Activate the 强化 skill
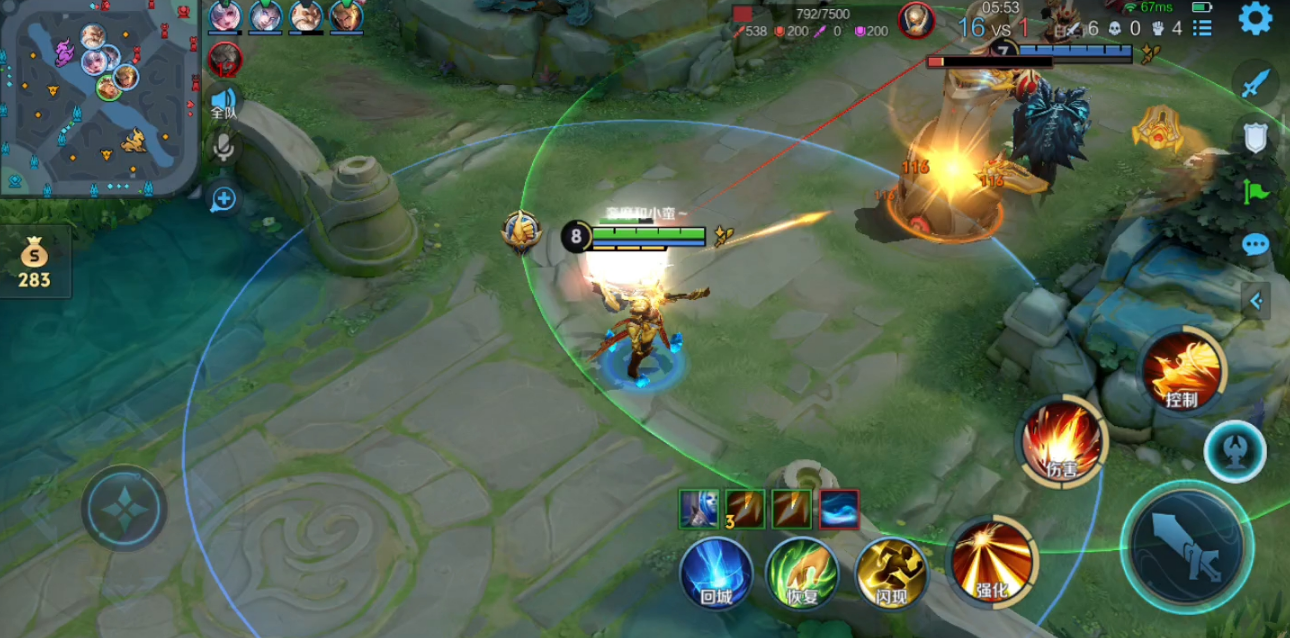The width and height of the screenshot is (1290, 638). [992, 563]
